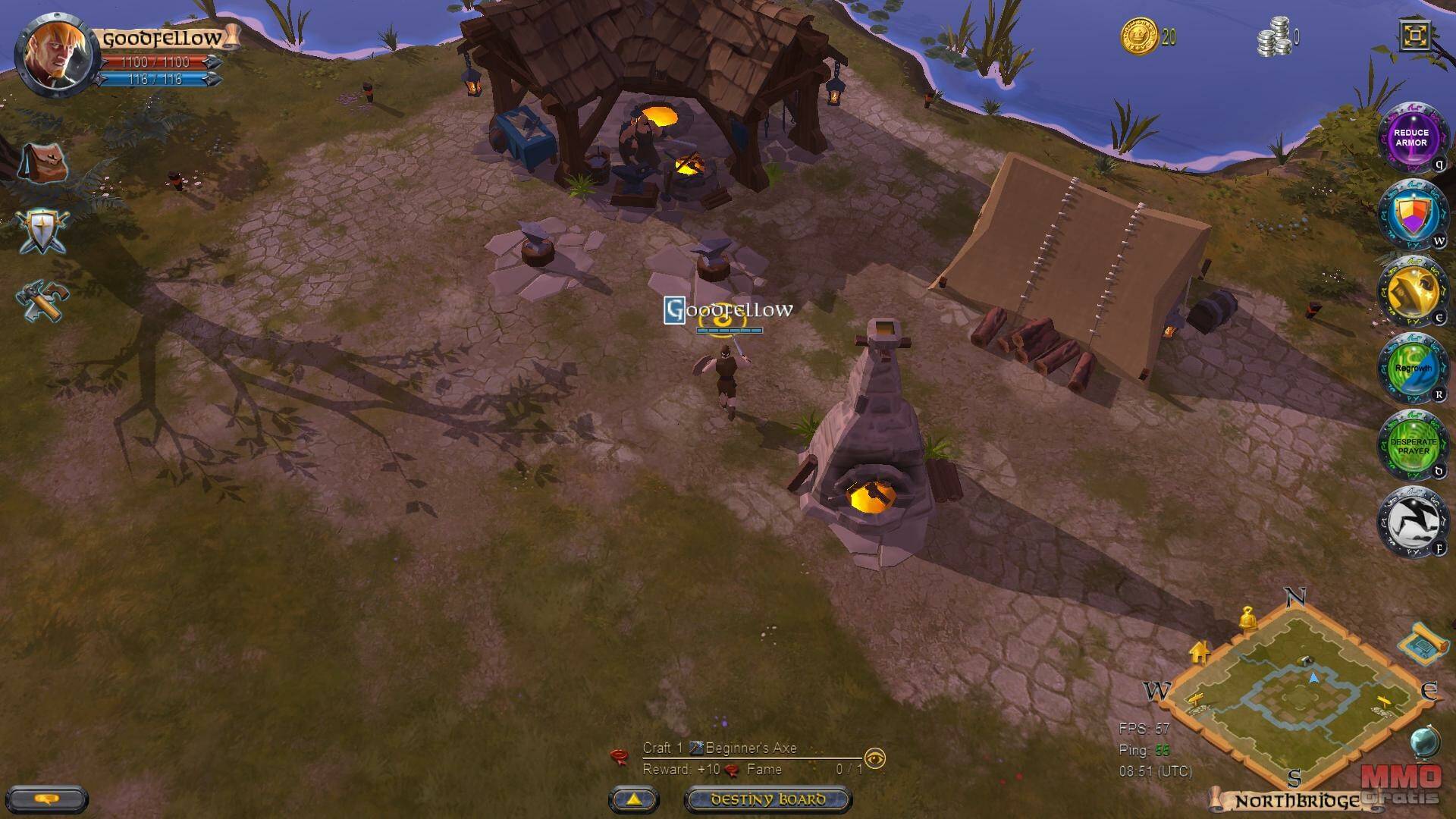Viewport: 1456px width, 819px height.
Task: Click the gold coin currency icon
Action: (1139, 36)
